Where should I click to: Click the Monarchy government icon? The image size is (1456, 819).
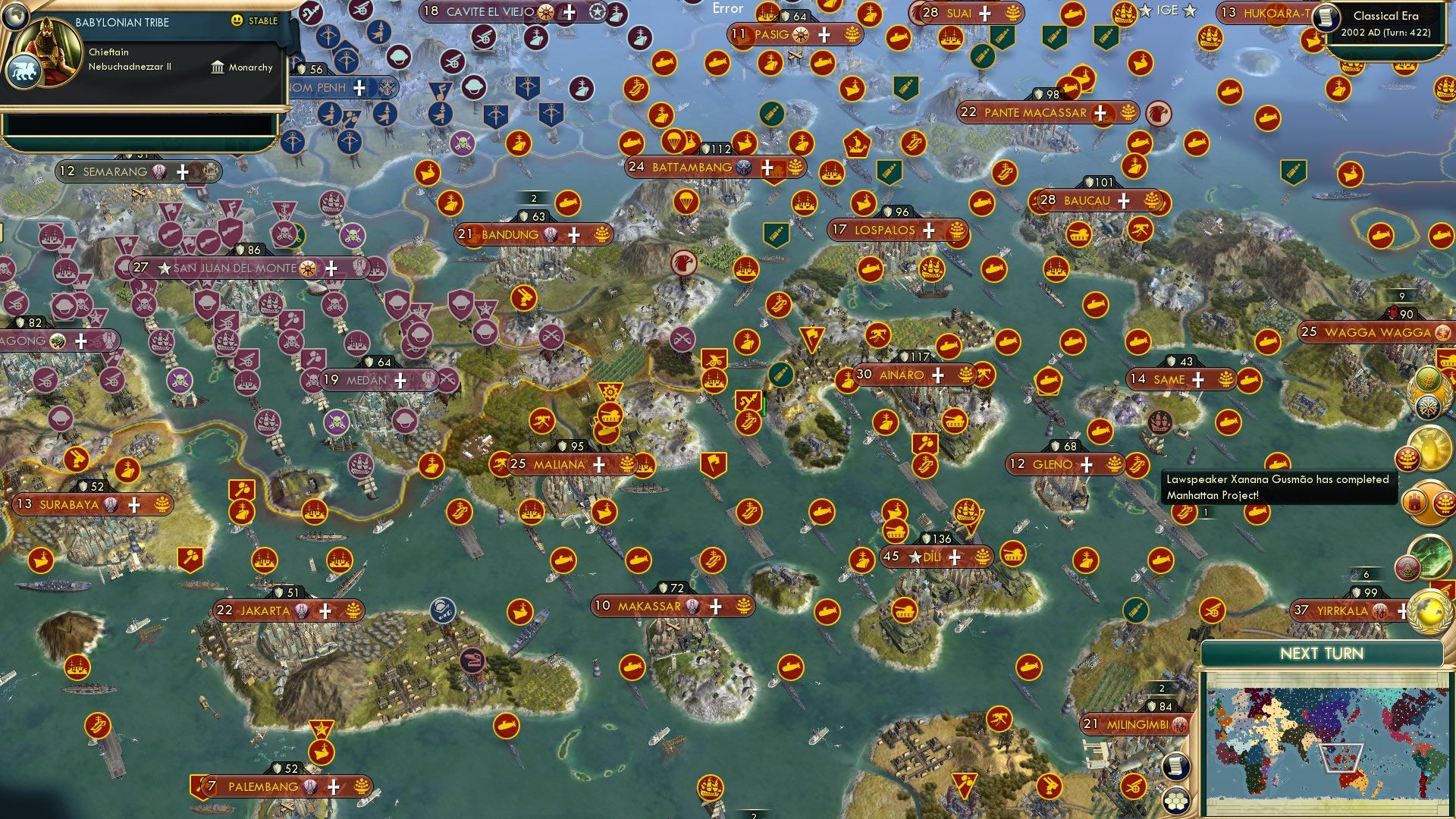[x=217, y=67]
